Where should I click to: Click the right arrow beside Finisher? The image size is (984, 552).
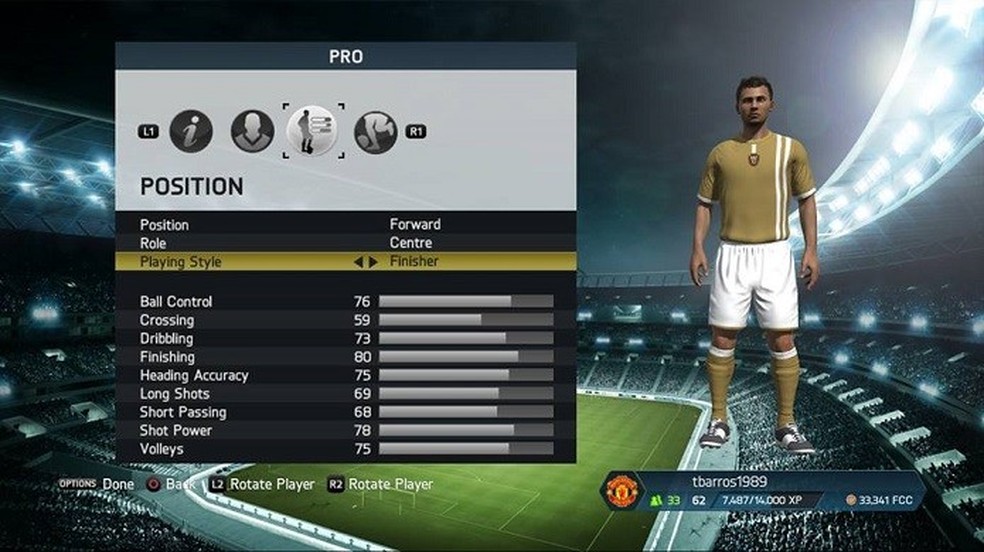tap(373, 262)
